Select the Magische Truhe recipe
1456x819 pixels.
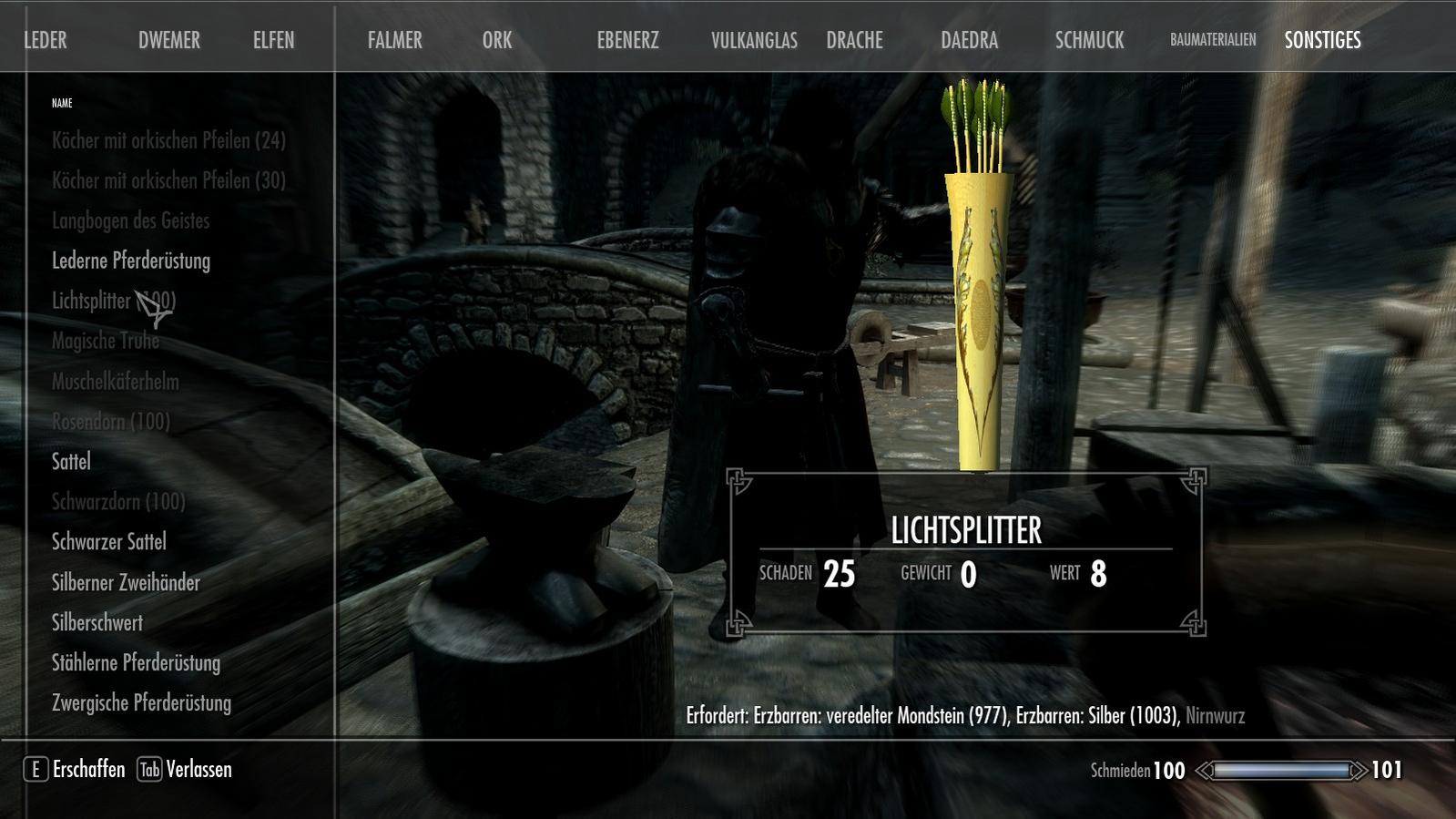pyautogui.click(x=106, y=341)
